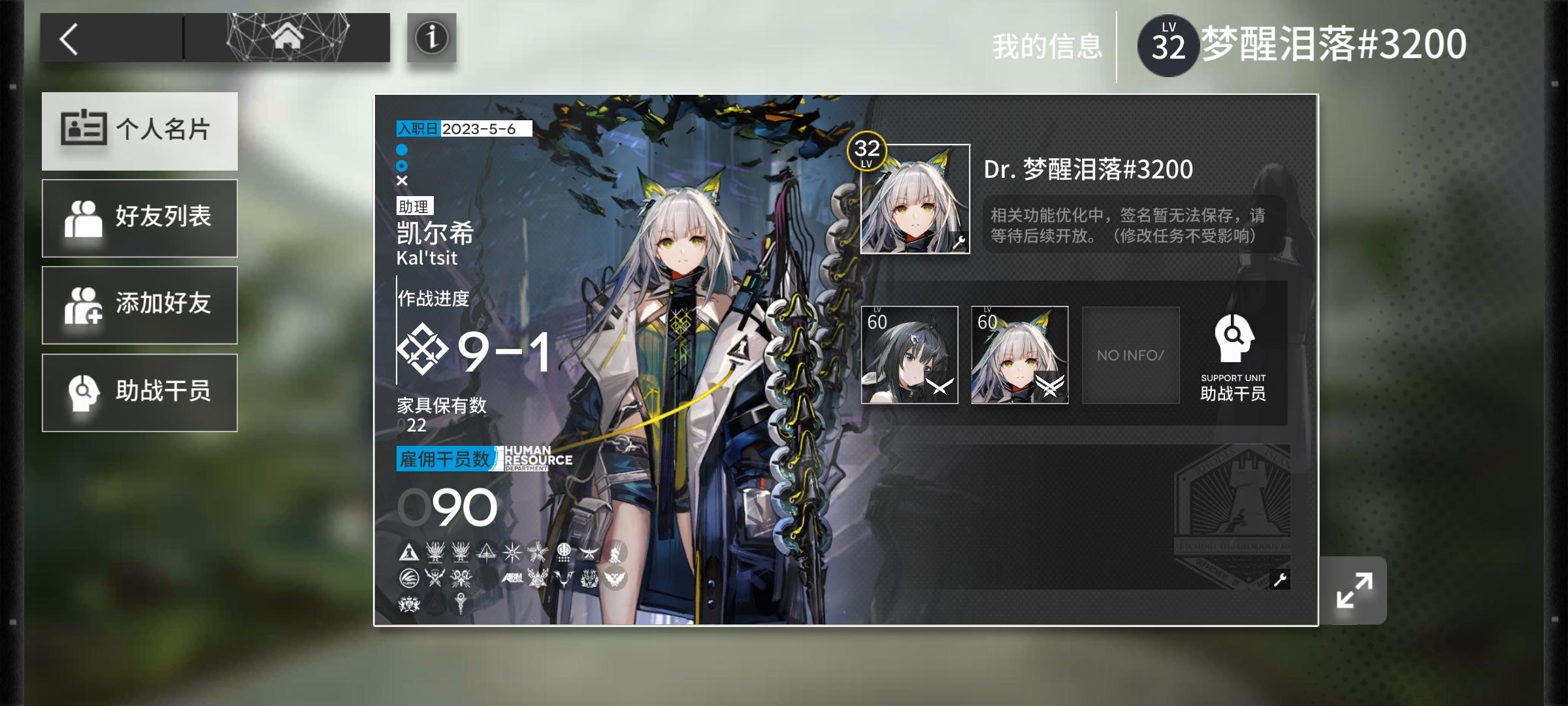Open the home navigation icon
Image resolution: width=1568 pixels, height=706 pixels.
(x=286, y=37)
